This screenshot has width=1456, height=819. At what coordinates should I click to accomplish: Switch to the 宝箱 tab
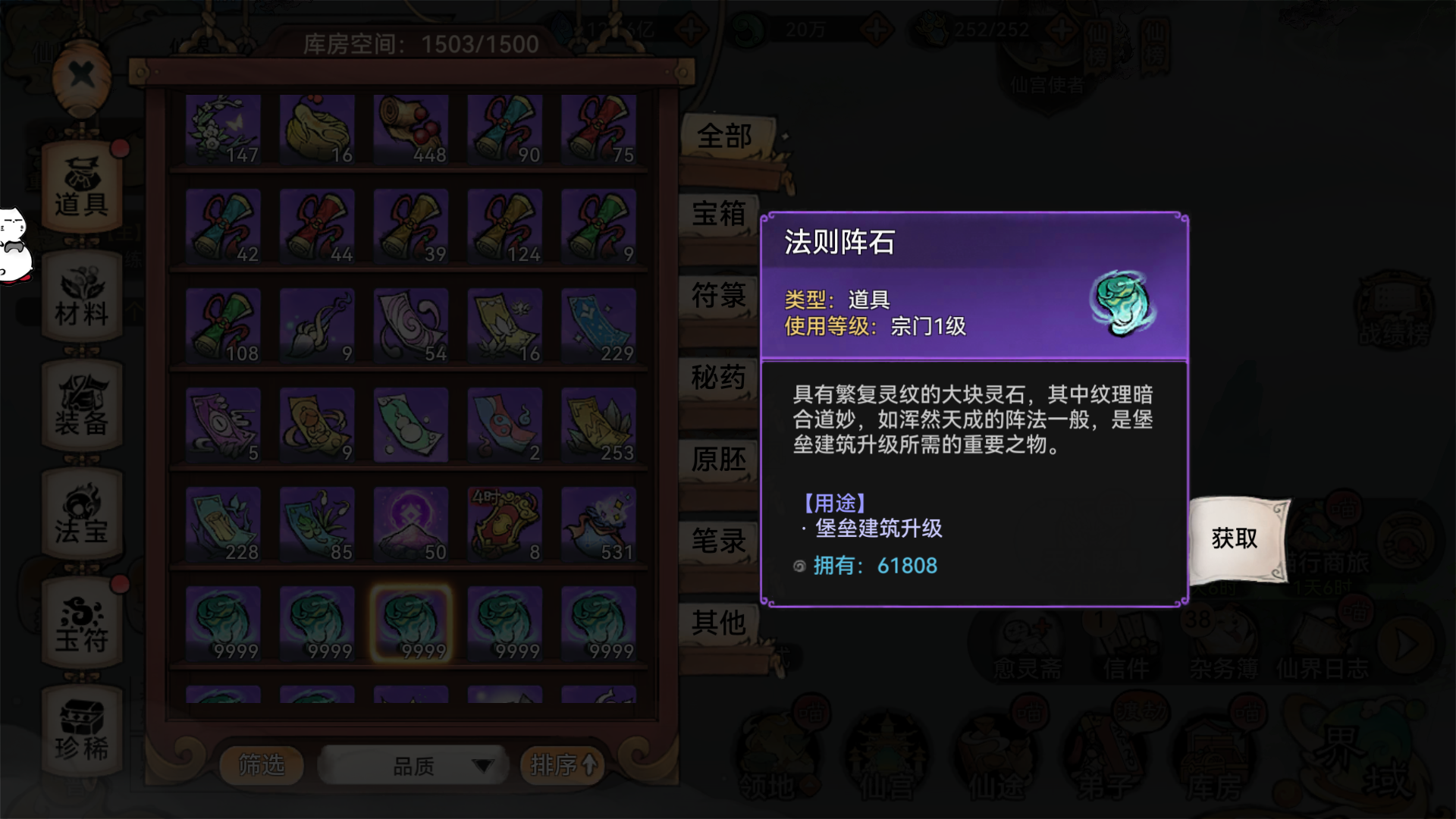[717, 216]
